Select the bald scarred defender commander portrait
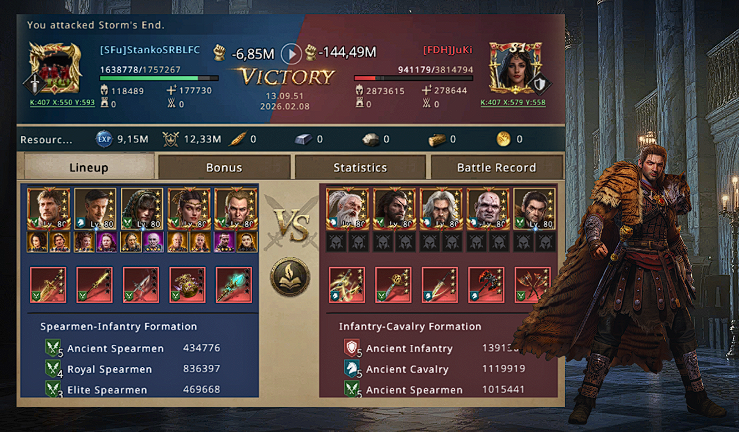The image size is (739, 432). coord(488,209)
